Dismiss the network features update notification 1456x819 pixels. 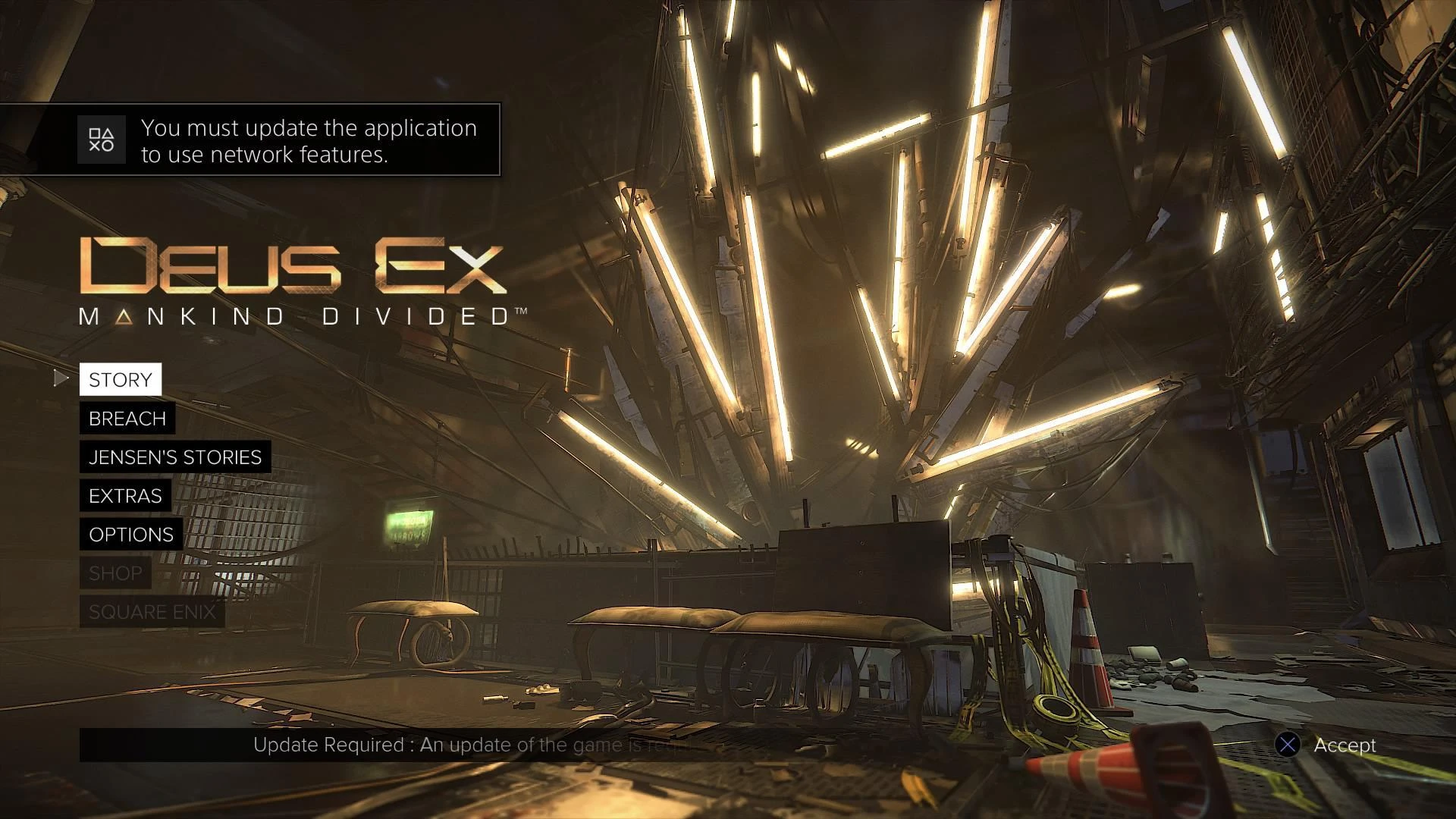point(288,140)
